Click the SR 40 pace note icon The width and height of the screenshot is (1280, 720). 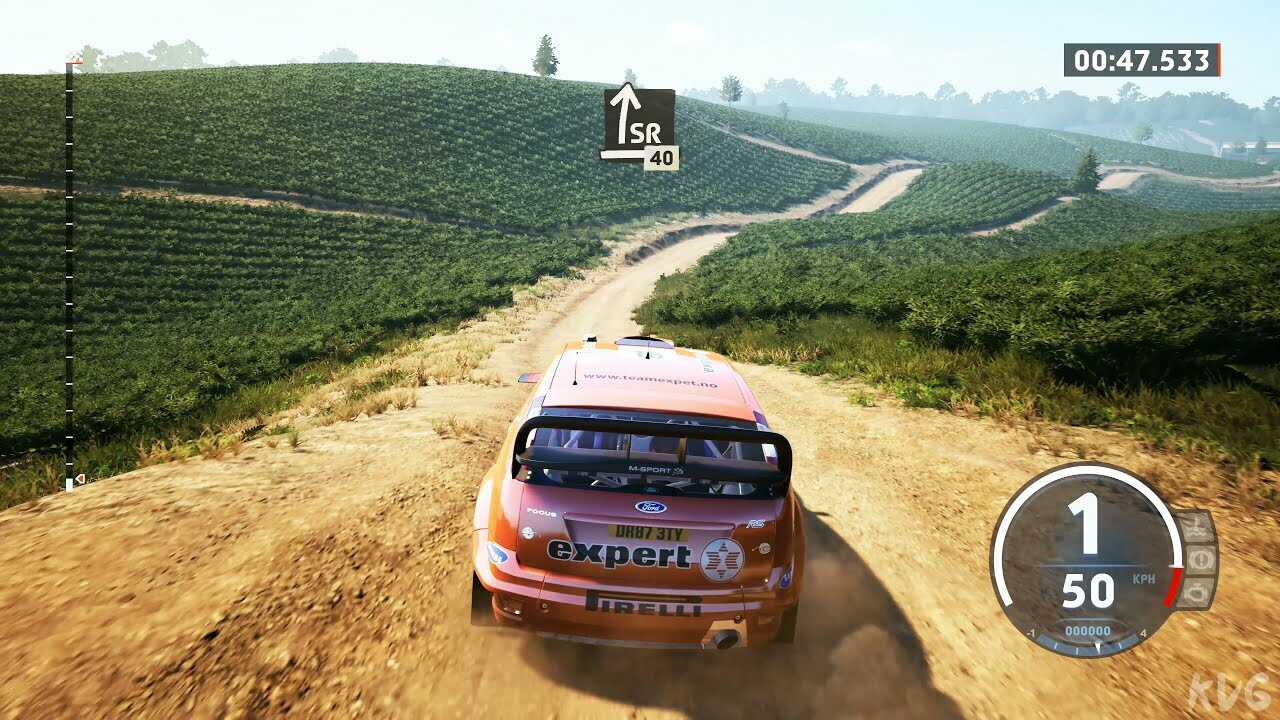640,126
